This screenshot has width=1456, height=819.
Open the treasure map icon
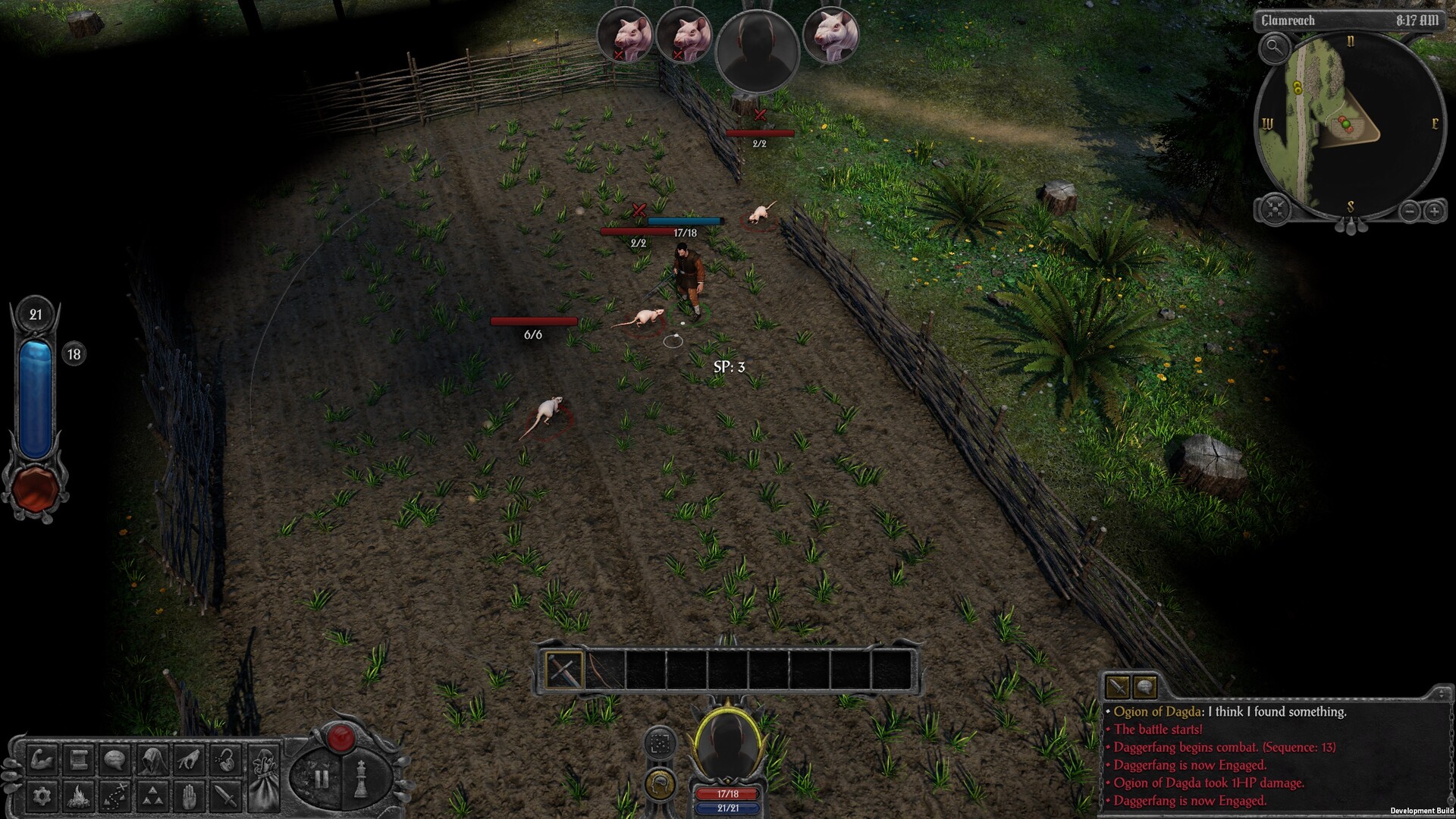click(114, 798)
